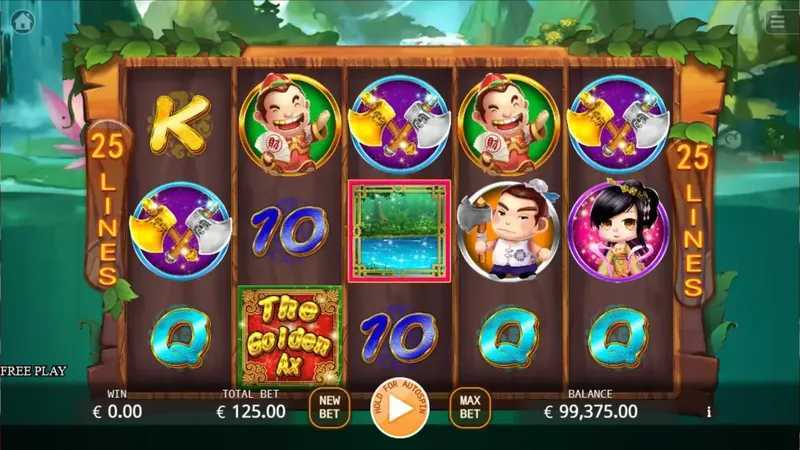Spin the reels with the play button
Screen dimensions: 800x450
399,408
